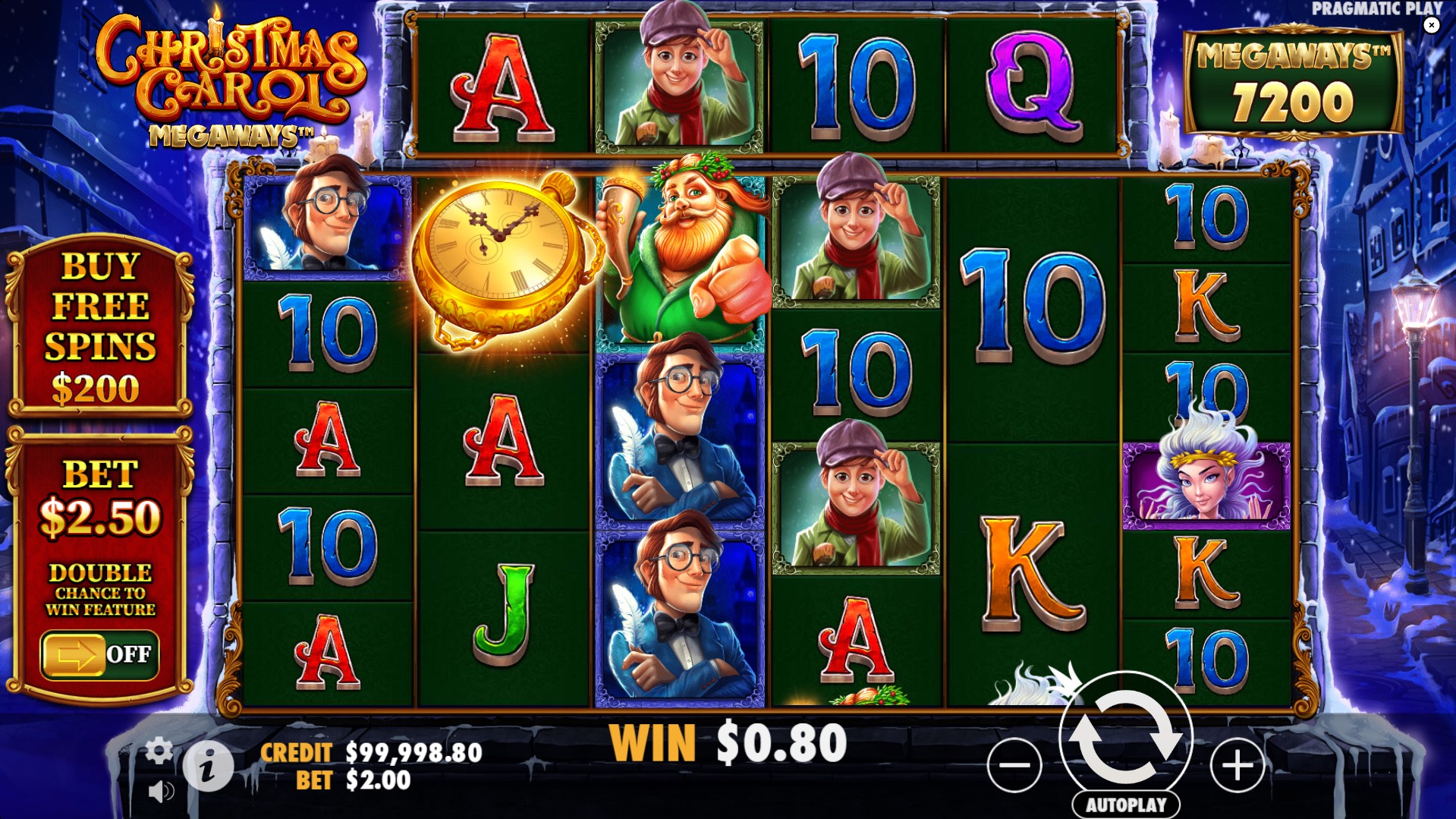Viewport: 1456px width, 819px height.
Task: Open the Autoplay options
Action: point(1125,805)
